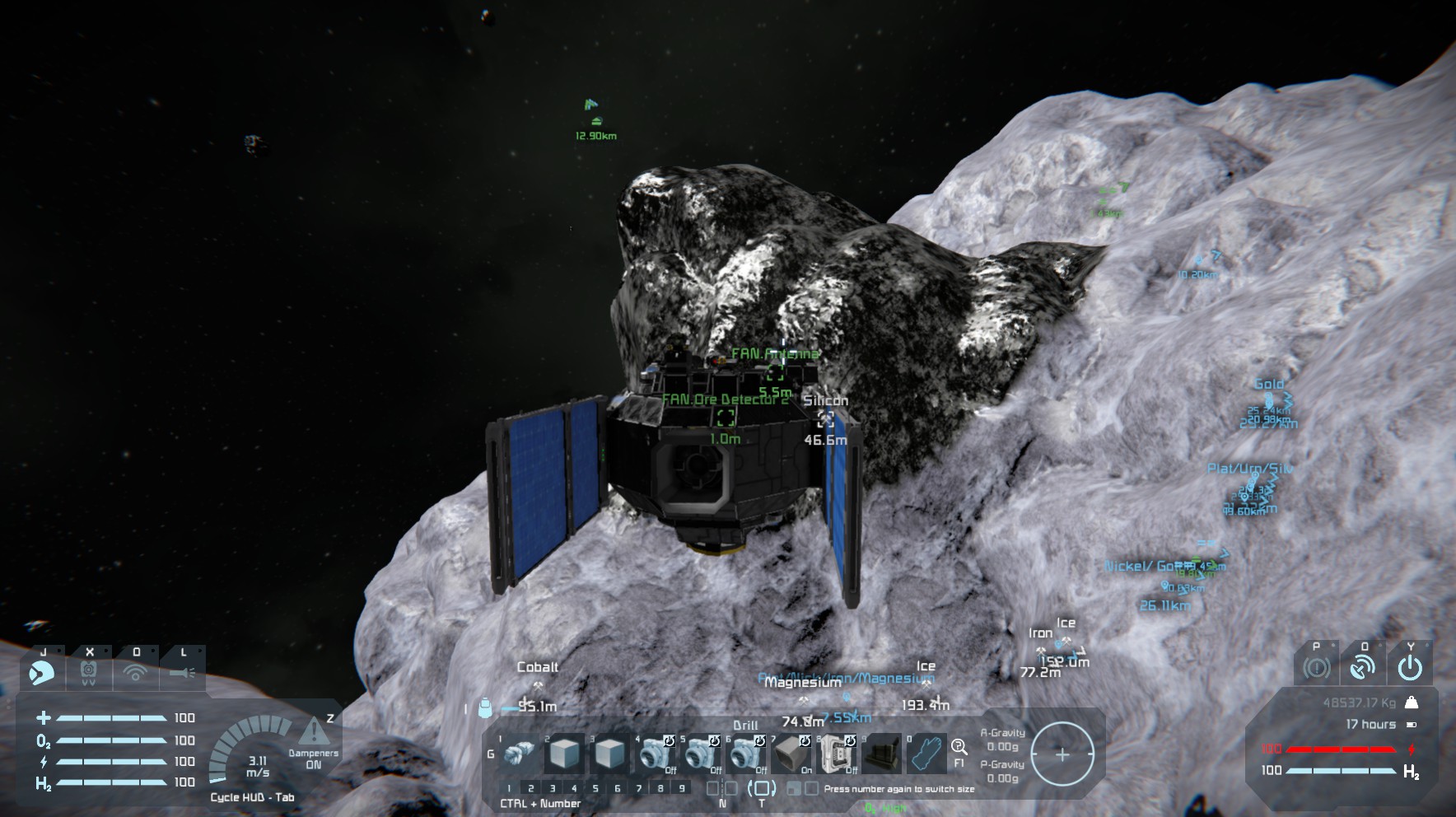Toggle the broadcasting signal icon
The height and width of the screenshot is (817, 1456).
136,673
